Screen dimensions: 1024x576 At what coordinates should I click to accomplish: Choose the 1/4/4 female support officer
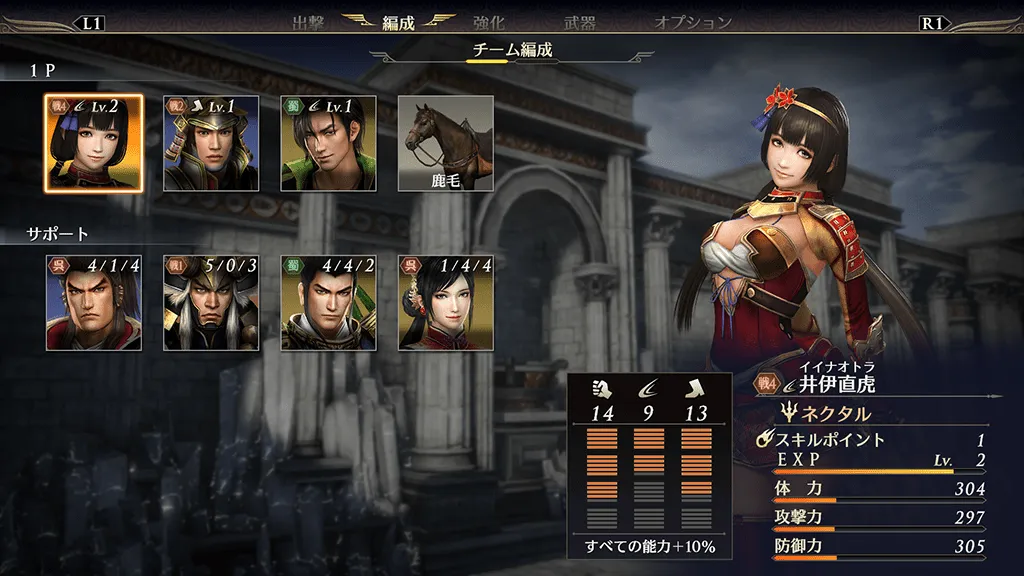tap(445, 302)
